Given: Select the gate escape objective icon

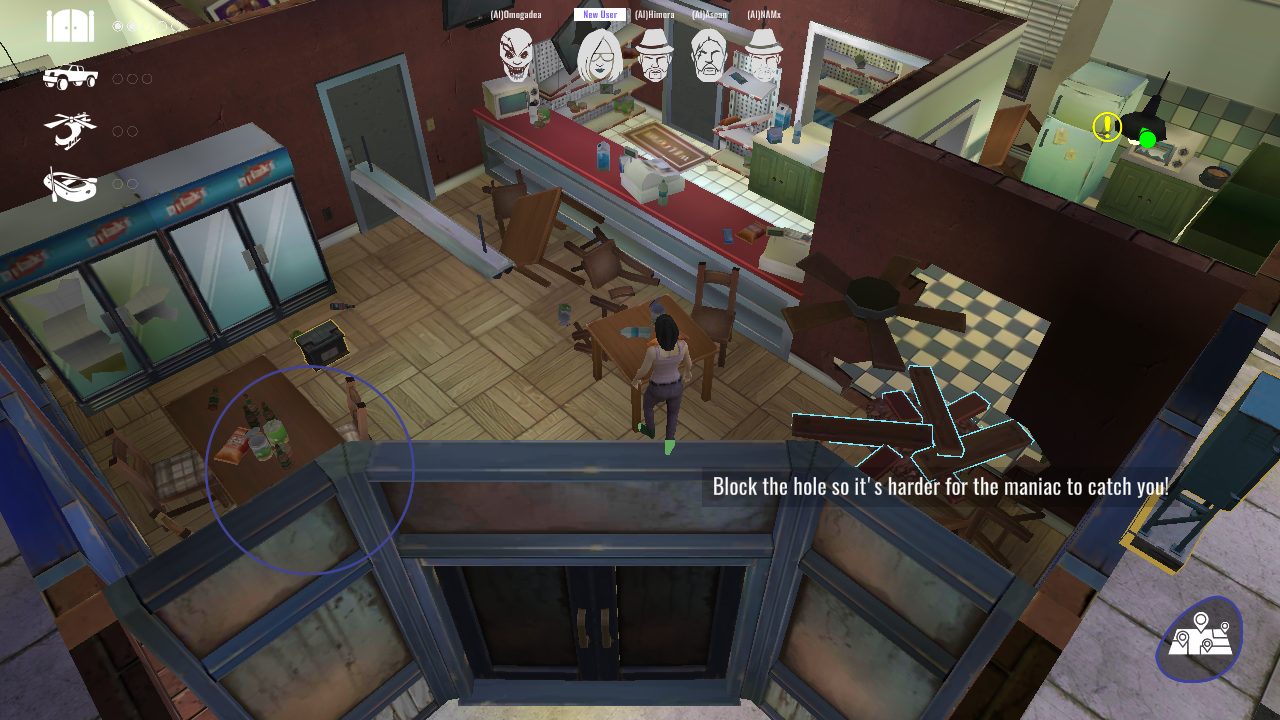Looking at the screenshot, I should click(70, 26).
